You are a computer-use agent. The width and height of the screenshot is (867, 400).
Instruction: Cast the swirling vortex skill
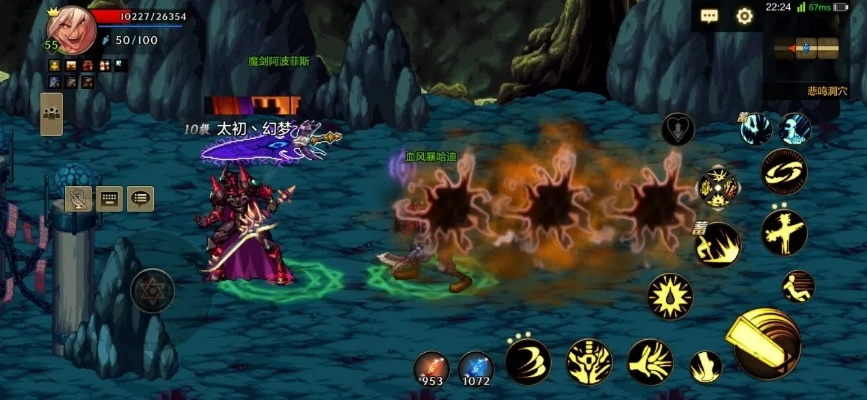pos(783,171)
